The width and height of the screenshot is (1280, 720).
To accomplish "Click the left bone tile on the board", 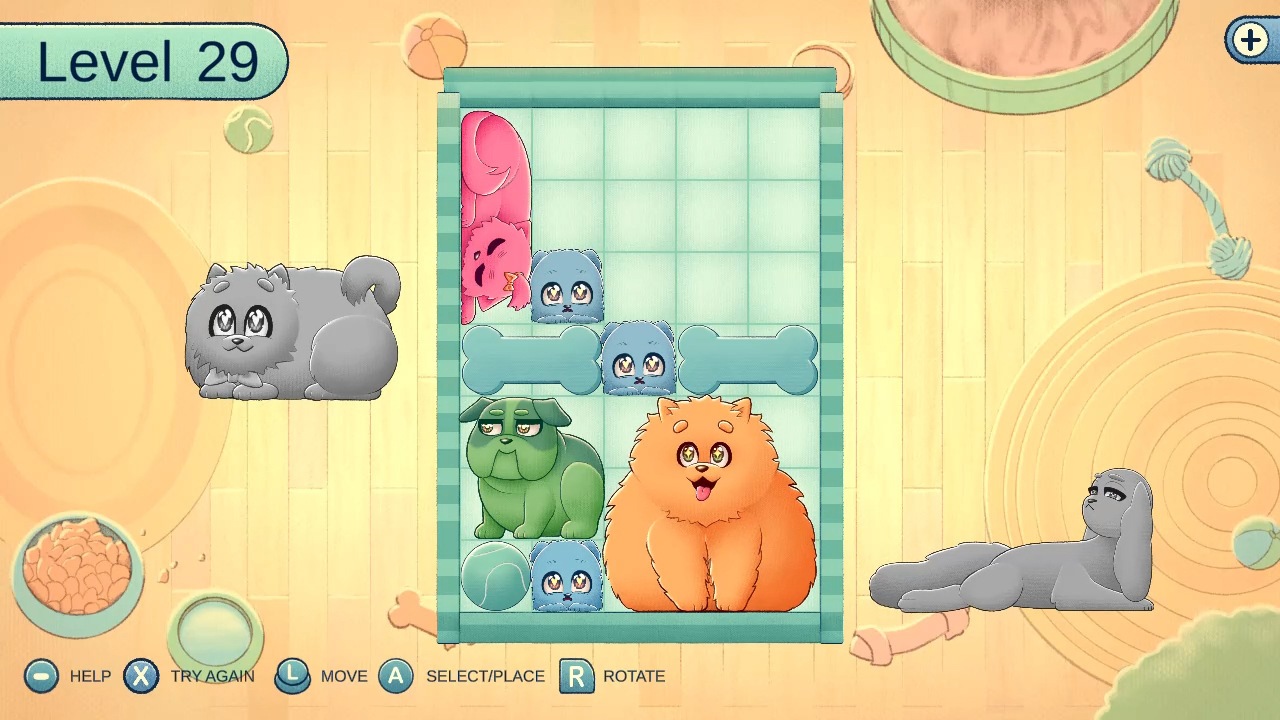I will coord(530,358).
